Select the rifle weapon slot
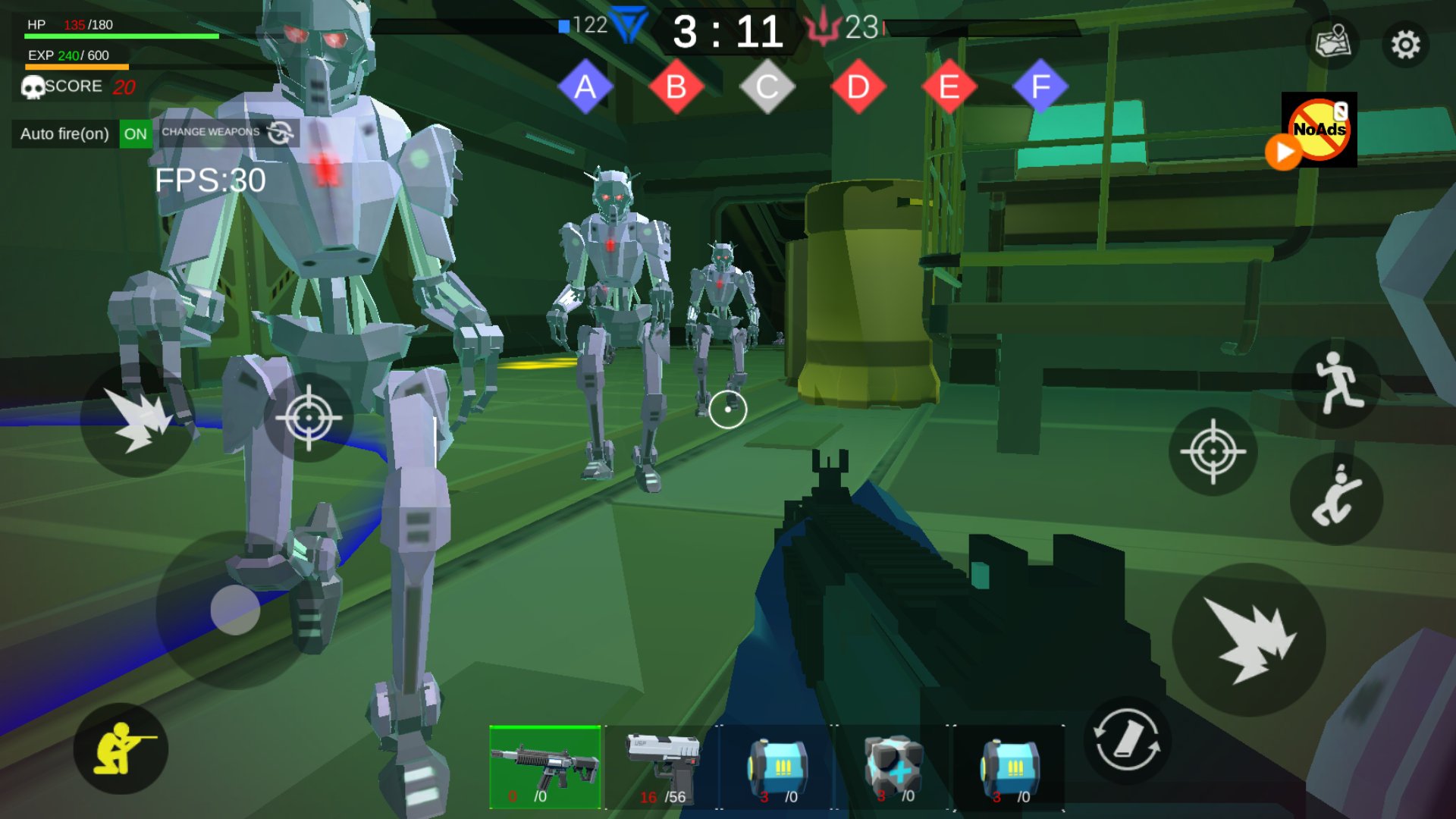The height and width of the screenshot is (819, 1456). pyautogui.click(x=544, y=764)
